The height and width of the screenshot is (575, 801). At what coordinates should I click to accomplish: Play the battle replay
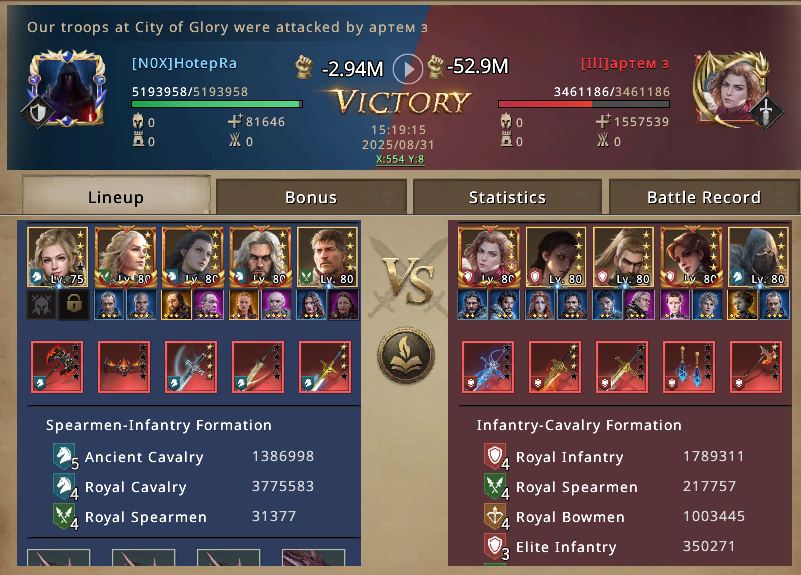[x=407, y=68]
